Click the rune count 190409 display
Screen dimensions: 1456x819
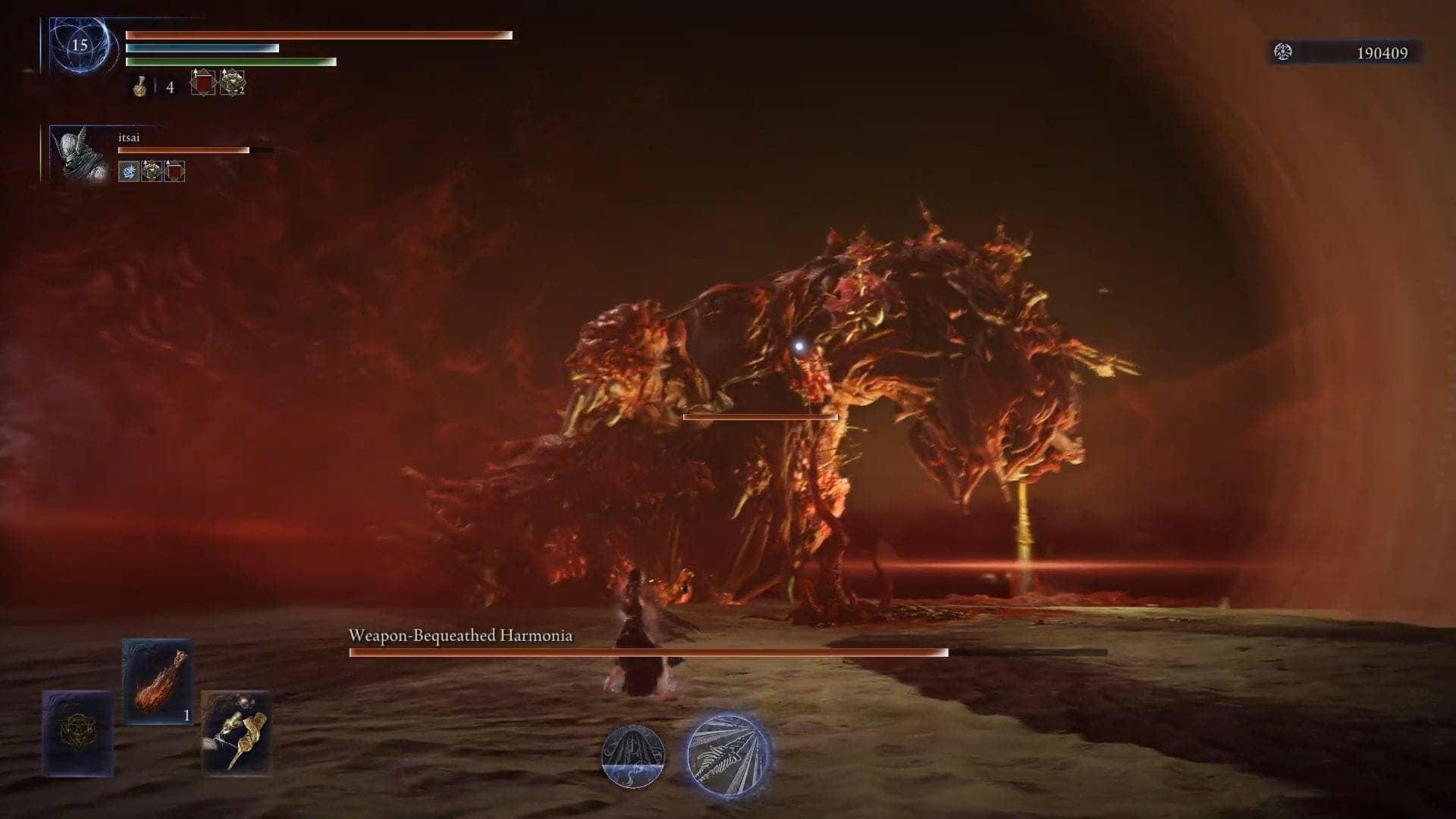click(x=1382, y=54)
